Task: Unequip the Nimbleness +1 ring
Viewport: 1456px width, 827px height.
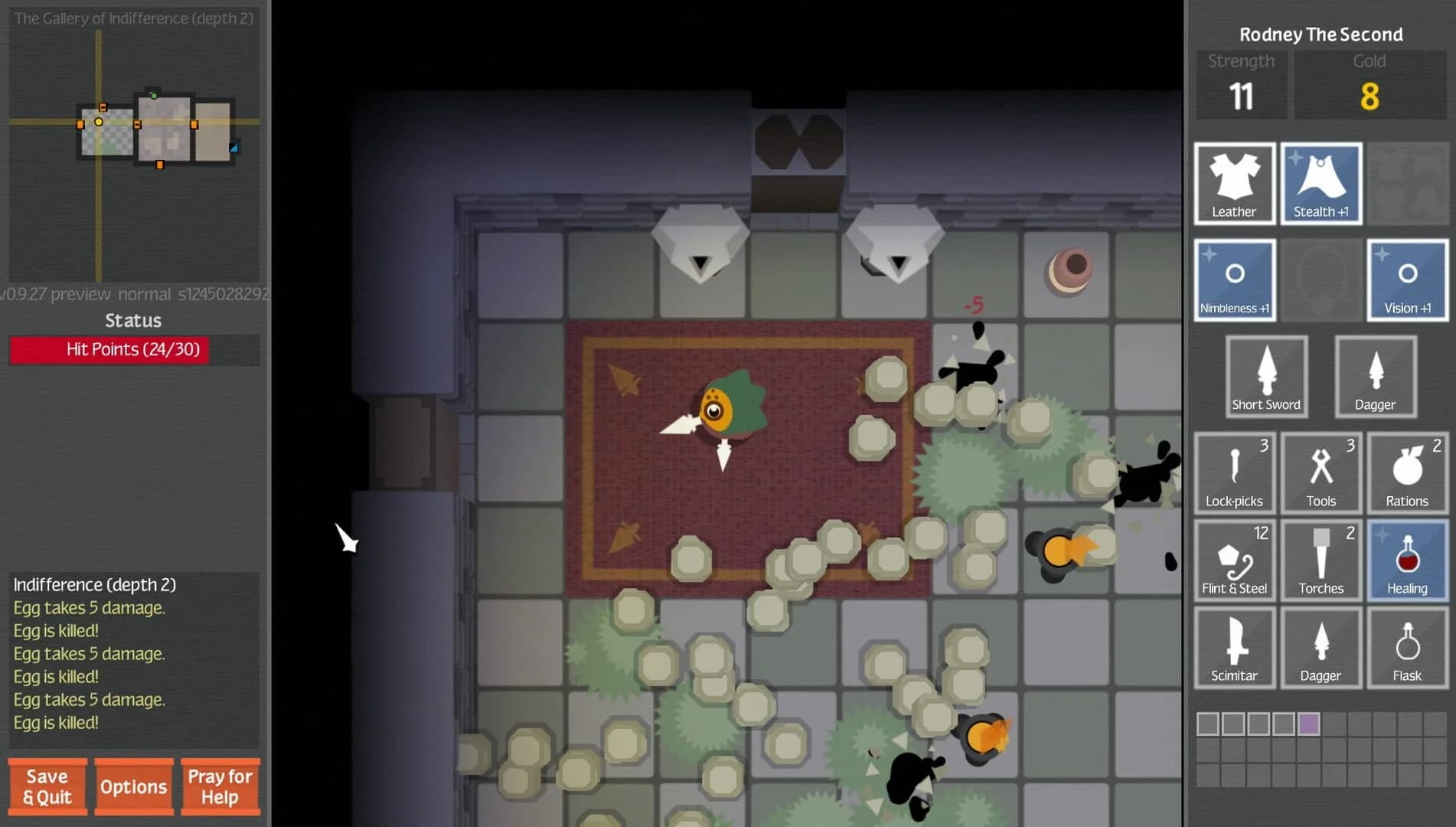Action: tap(1234, 280)
